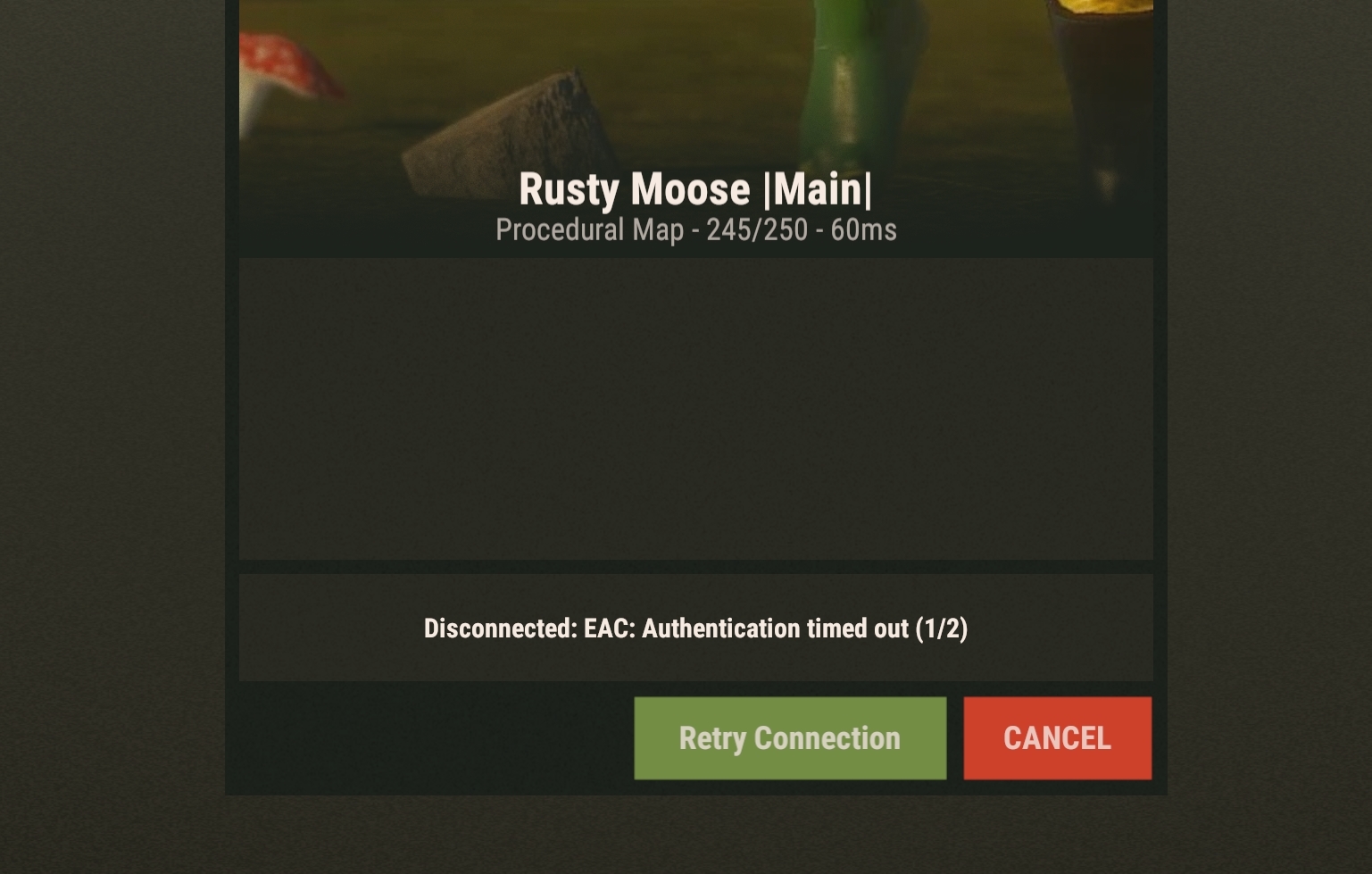Select the Rusty Moose |Main| server title
Viewport: 1372px width, 874px height.
coord(696,188)
